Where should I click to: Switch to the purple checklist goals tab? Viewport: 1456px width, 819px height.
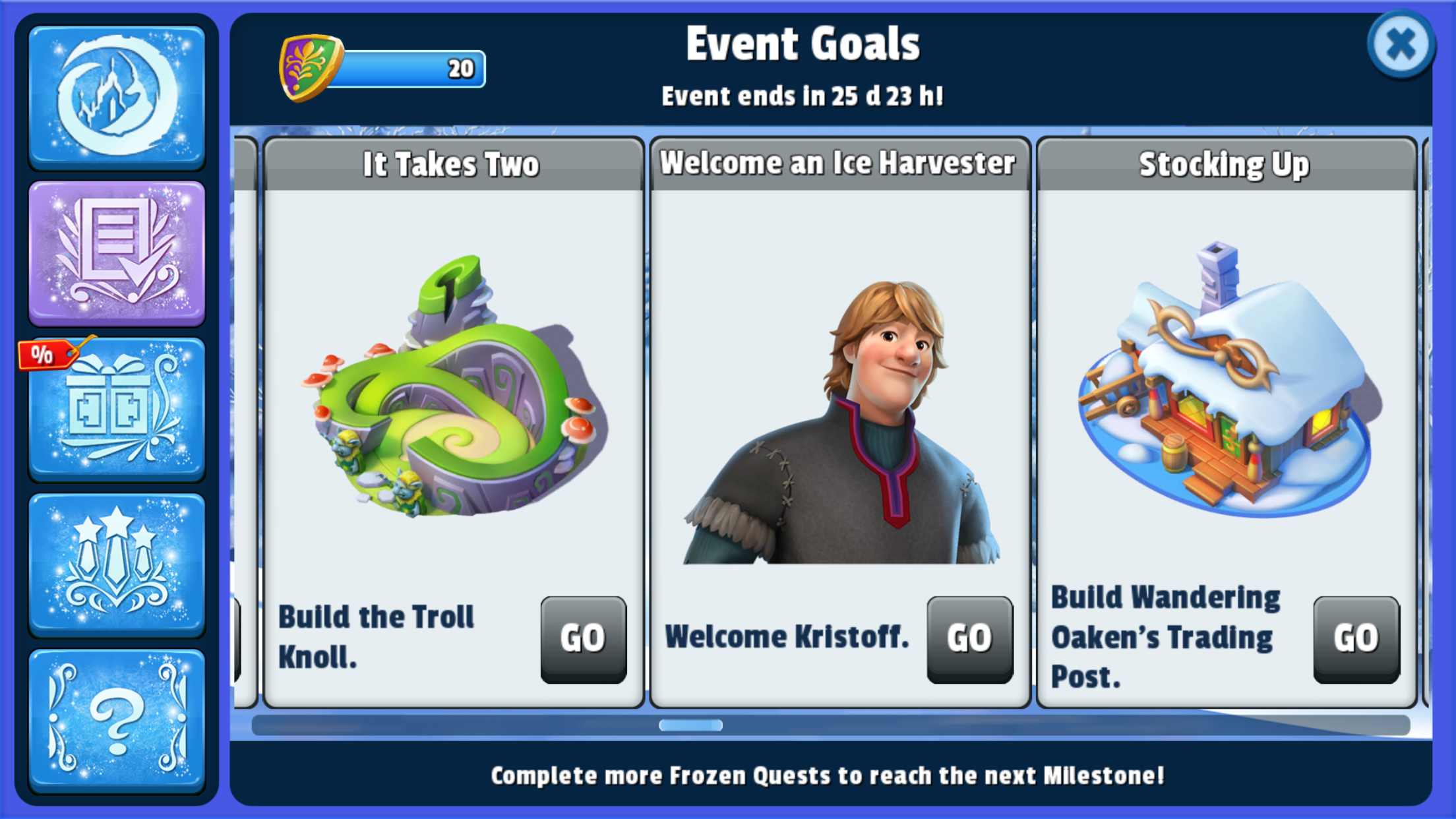click(x=117, y=253)
